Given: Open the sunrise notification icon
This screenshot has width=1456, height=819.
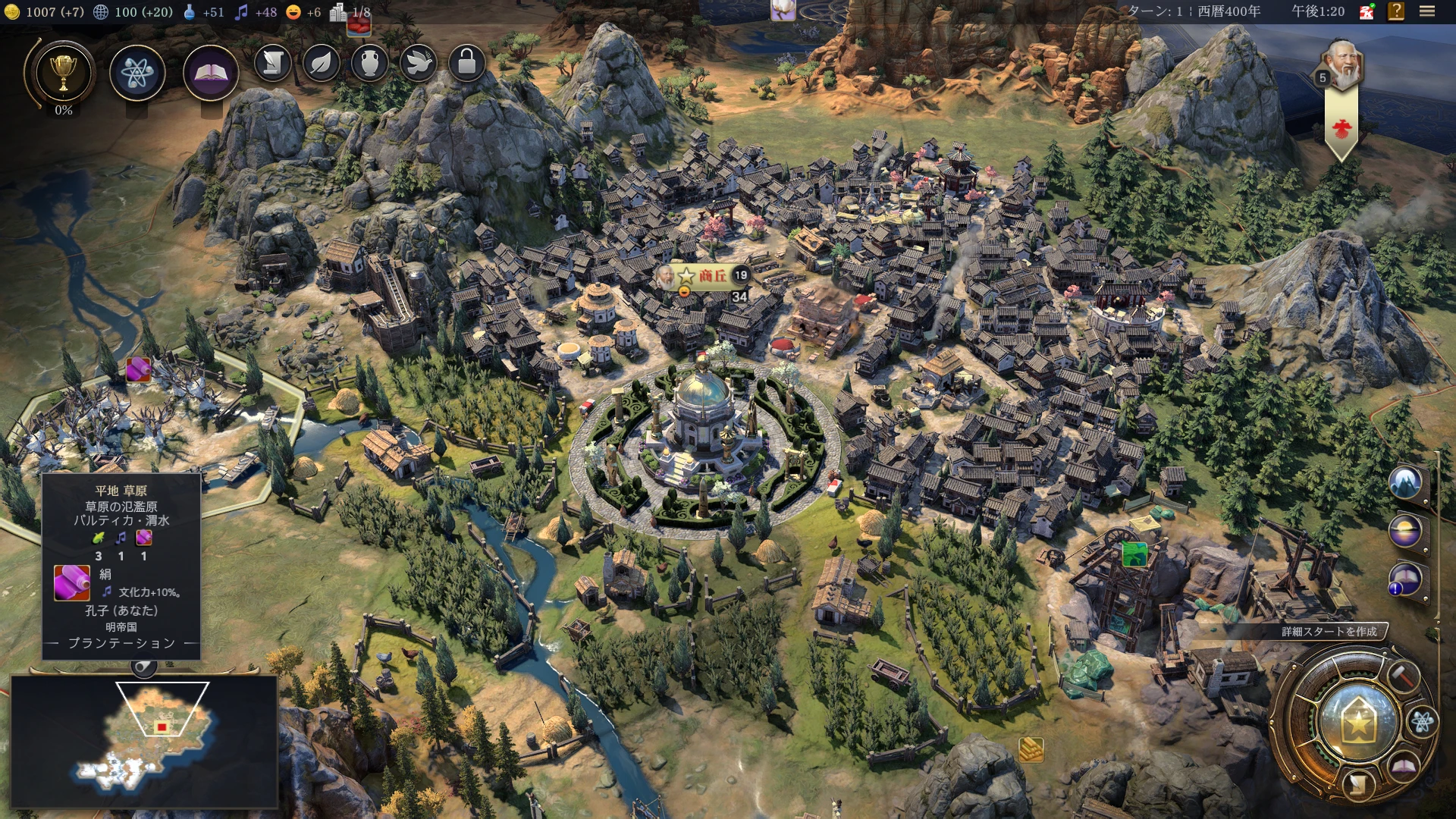Looking at the screenshot, I should [x=1405, y=531].
